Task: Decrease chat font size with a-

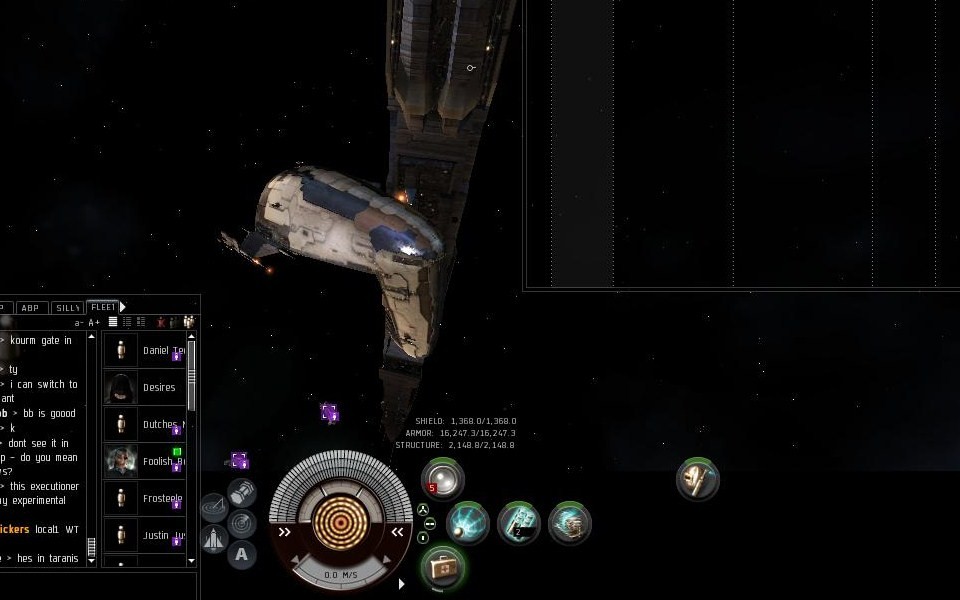Action: (79, 322)
